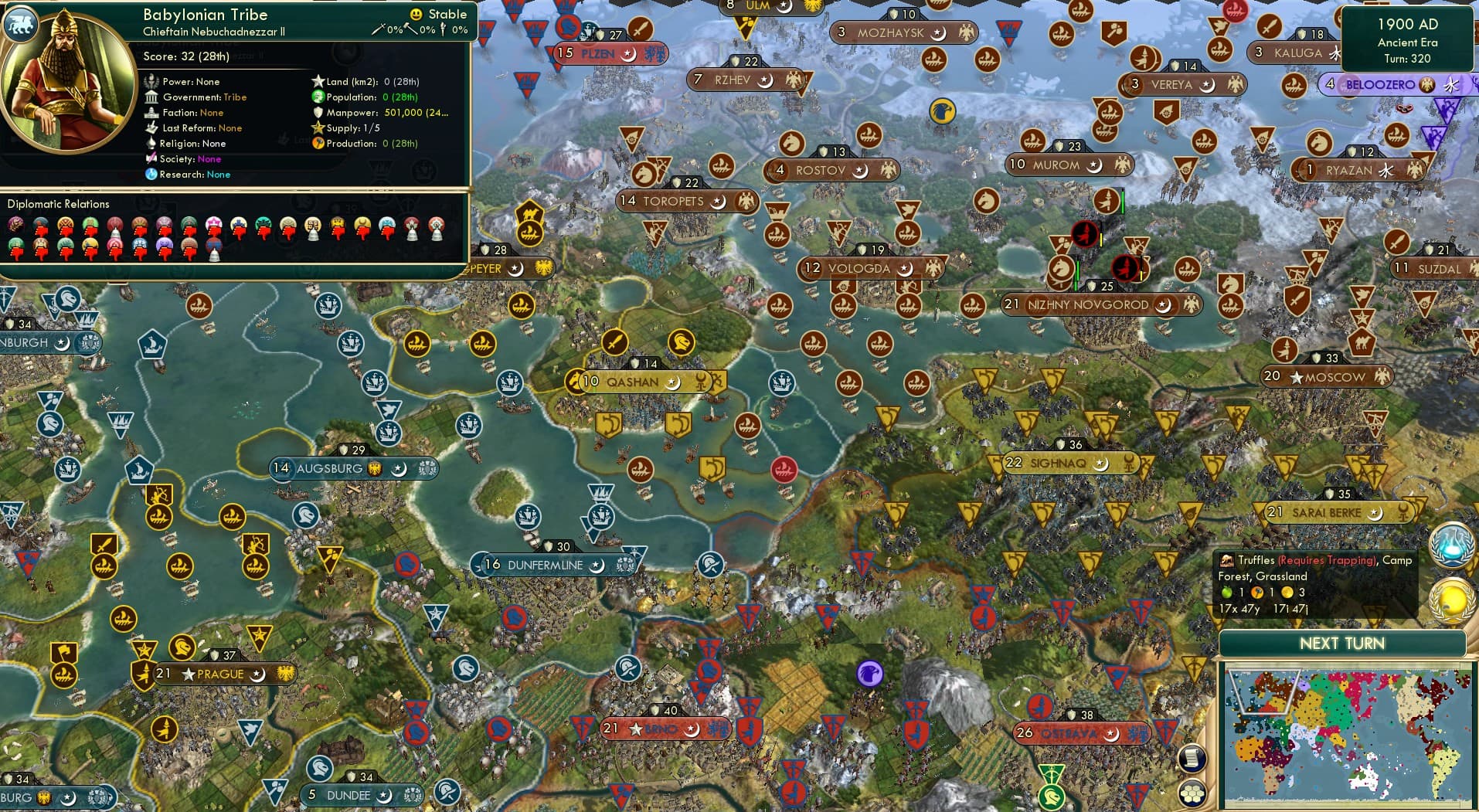
Task: Click the Babylonian winged-lion civilization emblem
Action: (22, 25)
